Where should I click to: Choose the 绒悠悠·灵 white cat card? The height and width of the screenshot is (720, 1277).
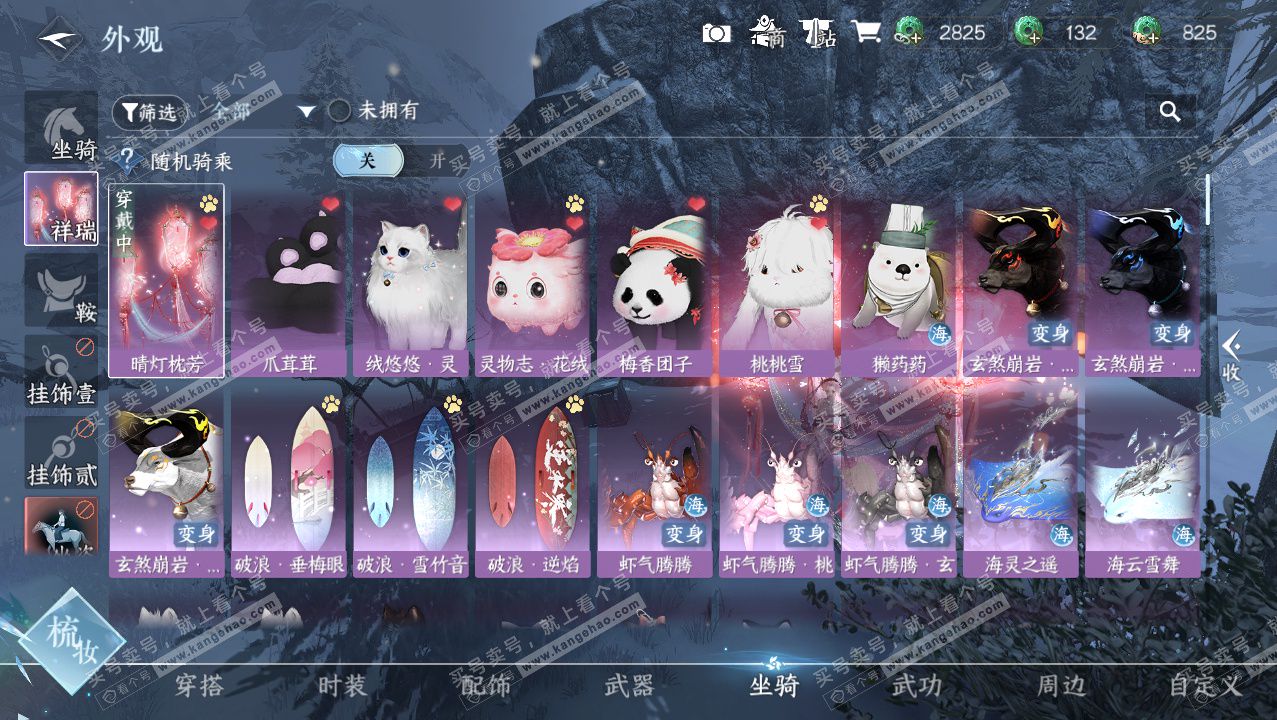(411, 283)
